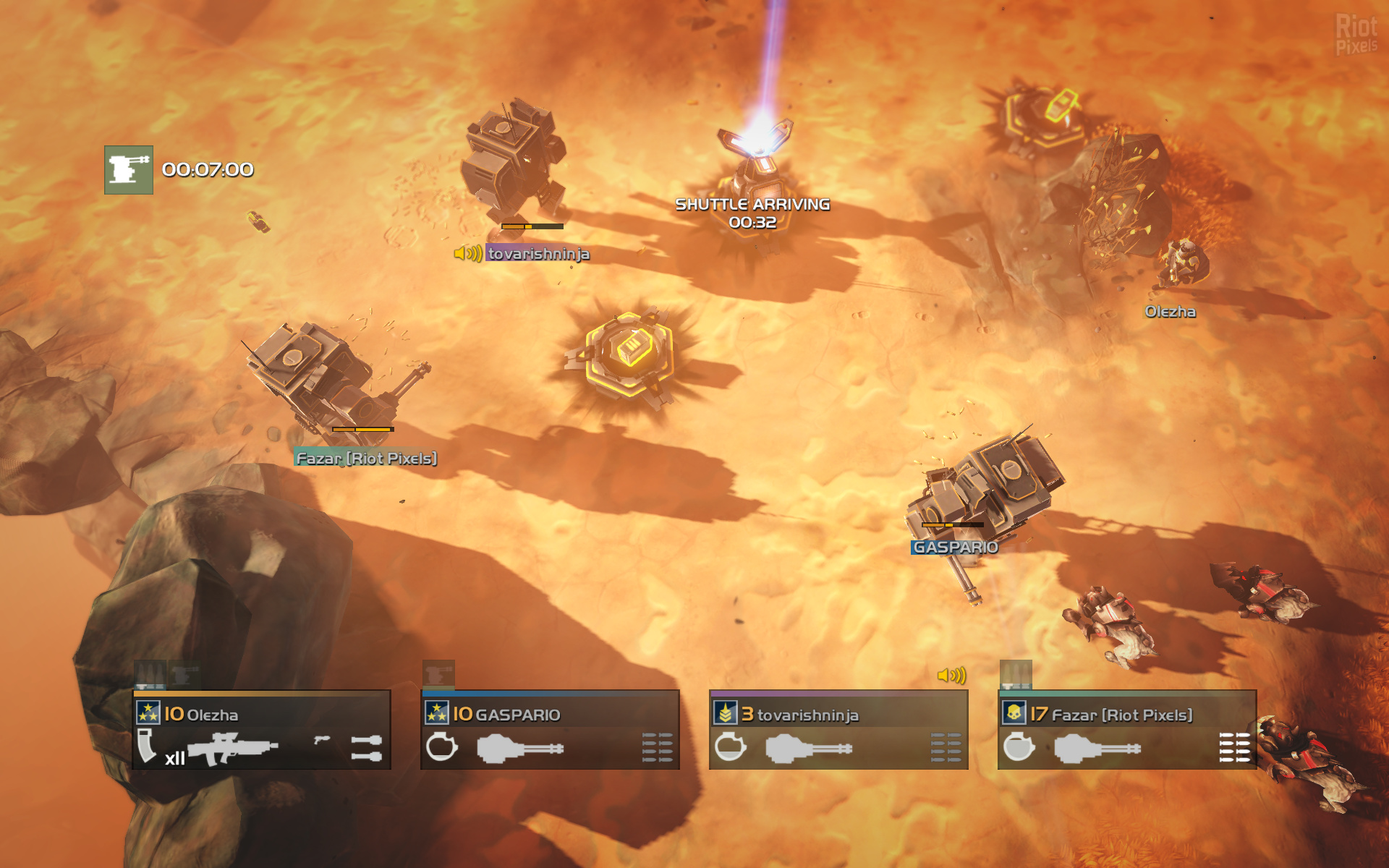Click the turret objective icon
Image resolution: width=1389 pixels, height=868 pixels.
point(129,170)
